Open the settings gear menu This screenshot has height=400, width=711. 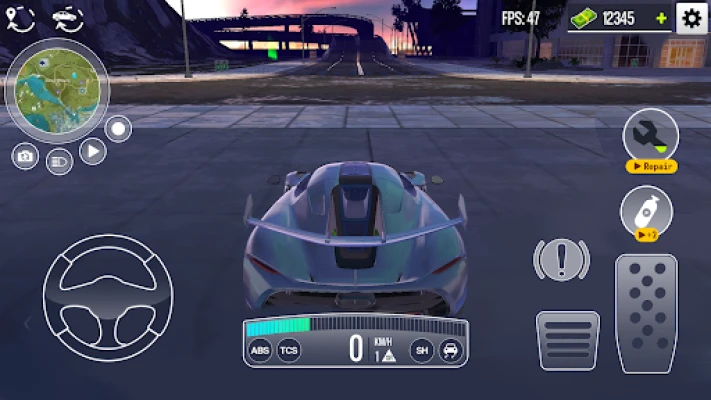coord(691,17)
